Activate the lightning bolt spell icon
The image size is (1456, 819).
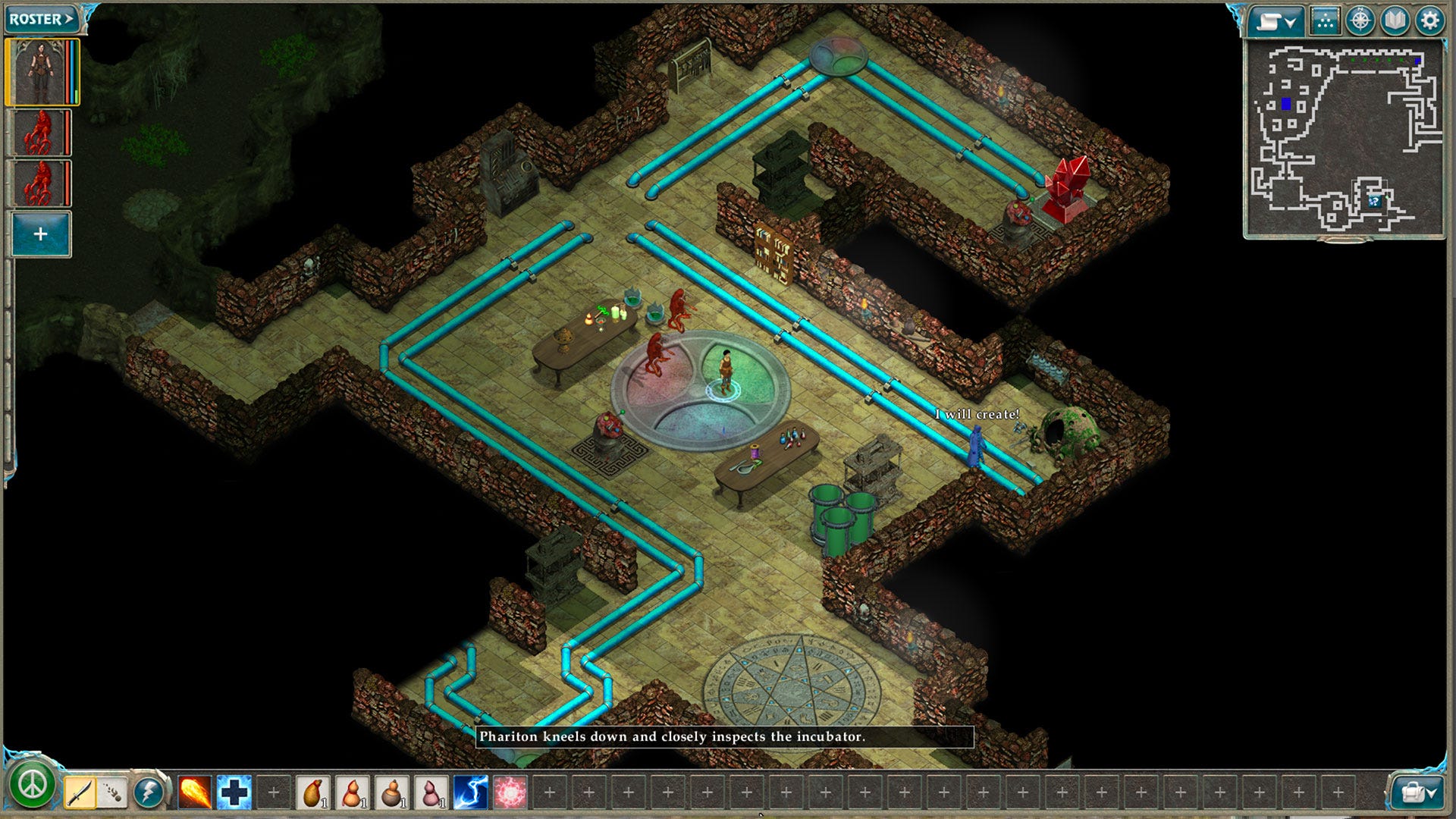(x=468, y=791)
